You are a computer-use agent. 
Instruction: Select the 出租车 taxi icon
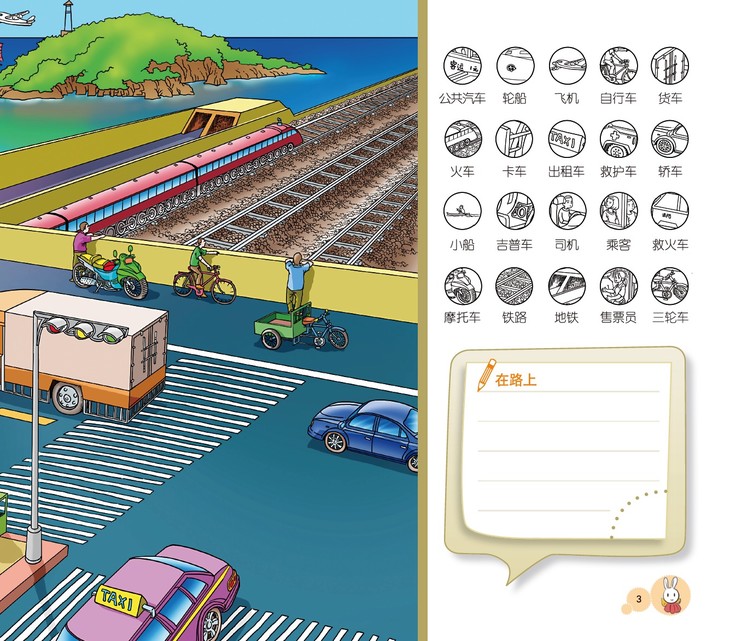pos(567,138)
